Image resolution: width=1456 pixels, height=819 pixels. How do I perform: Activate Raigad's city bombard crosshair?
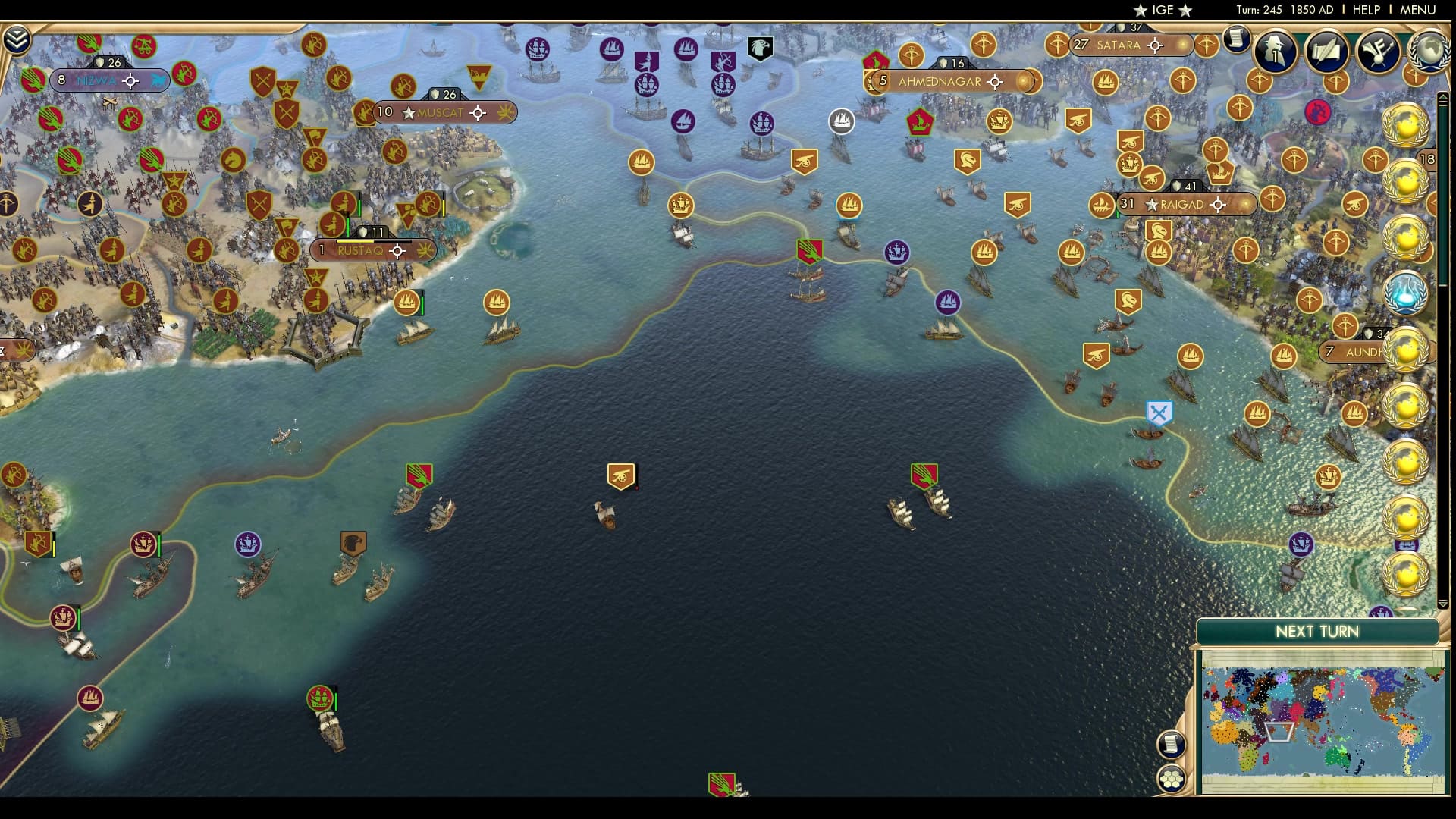(1219, 203)
